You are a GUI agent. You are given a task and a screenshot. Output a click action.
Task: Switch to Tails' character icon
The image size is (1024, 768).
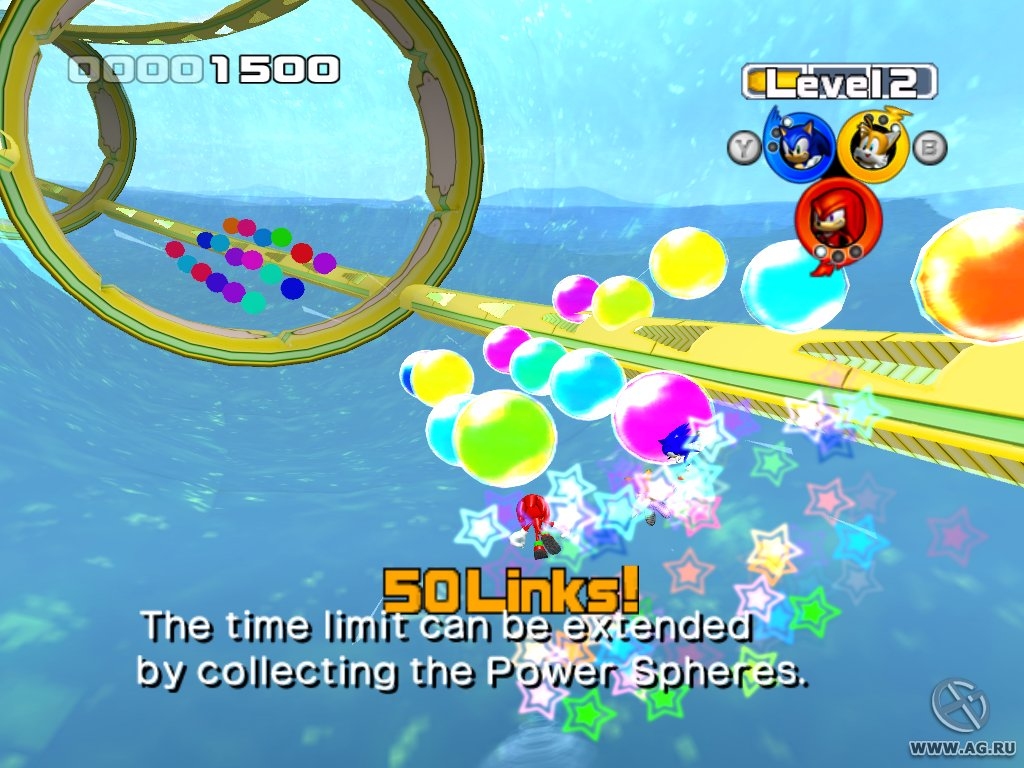click(873, 146)
